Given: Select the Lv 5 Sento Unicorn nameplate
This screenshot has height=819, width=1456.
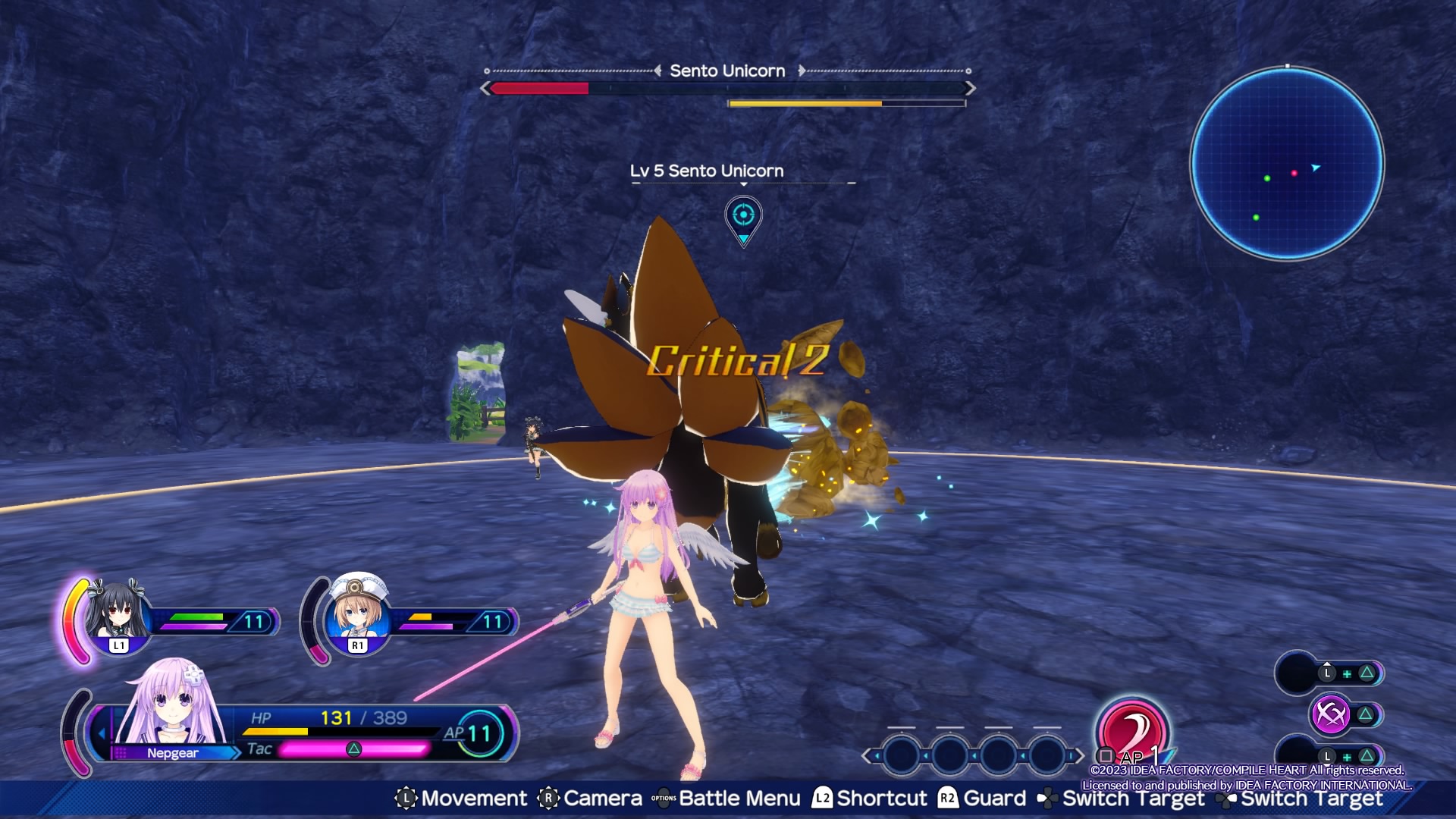Looking at the screenshot, I should [707, 171].
